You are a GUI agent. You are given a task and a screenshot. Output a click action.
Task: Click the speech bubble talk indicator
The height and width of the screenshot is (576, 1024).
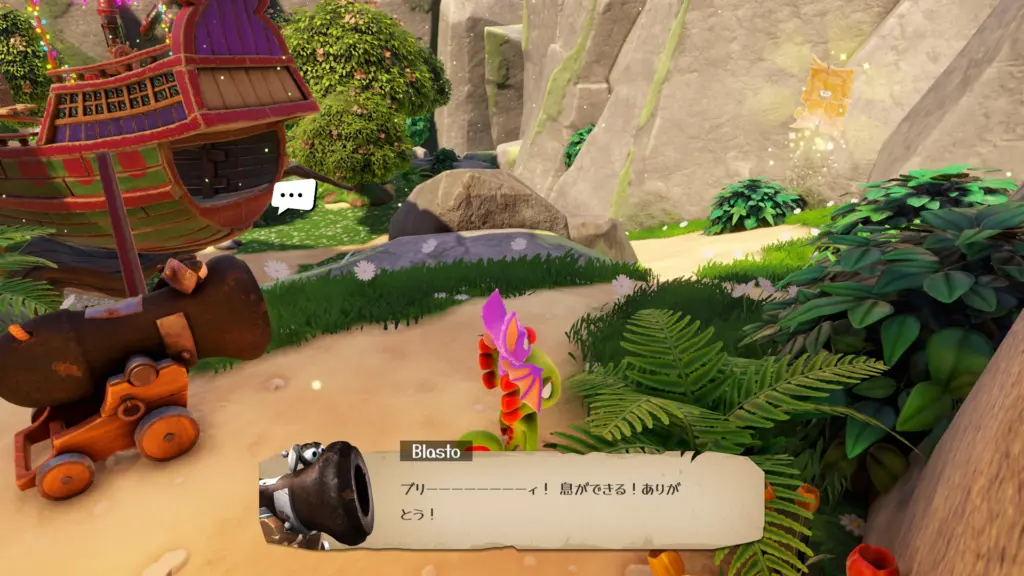pos(294,194)
